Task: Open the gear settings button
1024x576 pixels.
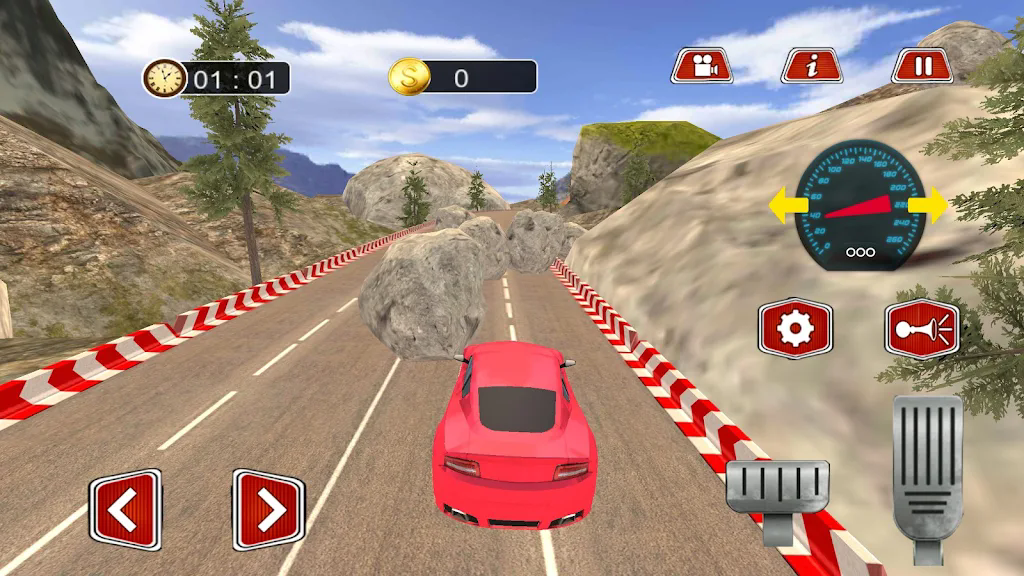Action: (795, 328)
